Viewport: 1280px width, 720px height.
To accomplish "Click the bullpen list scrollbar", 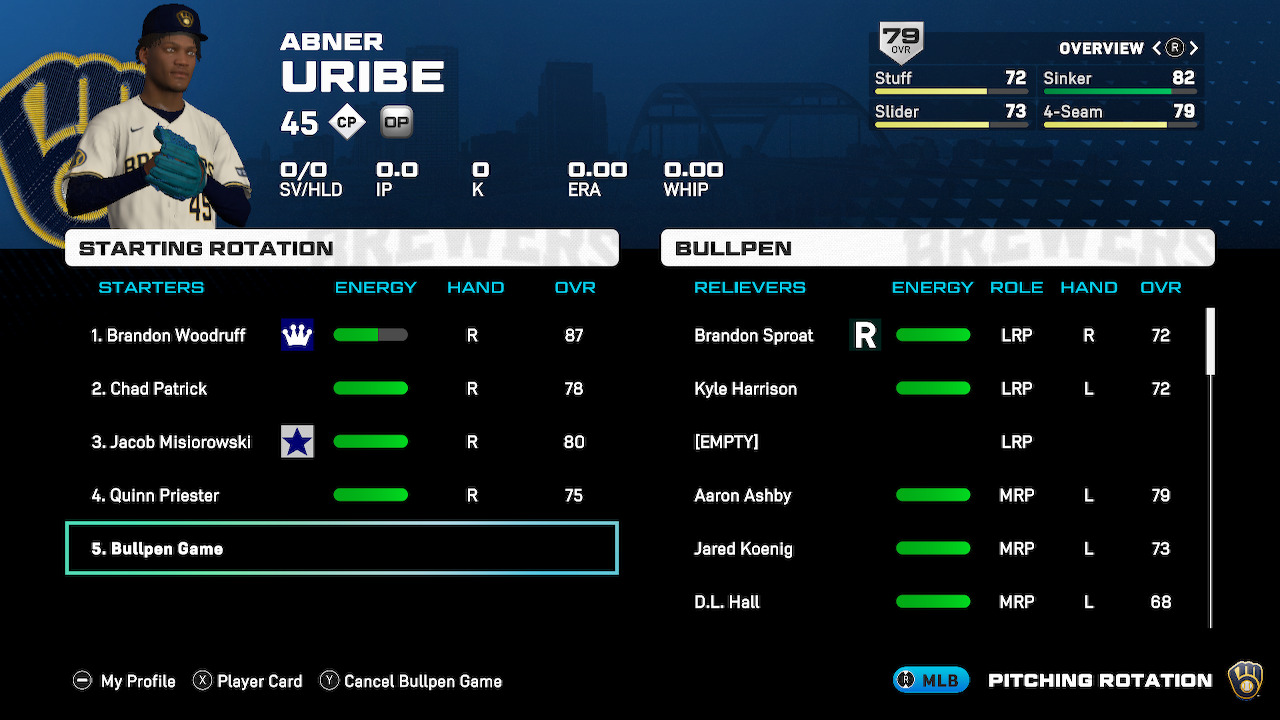I will [1211, 342].
